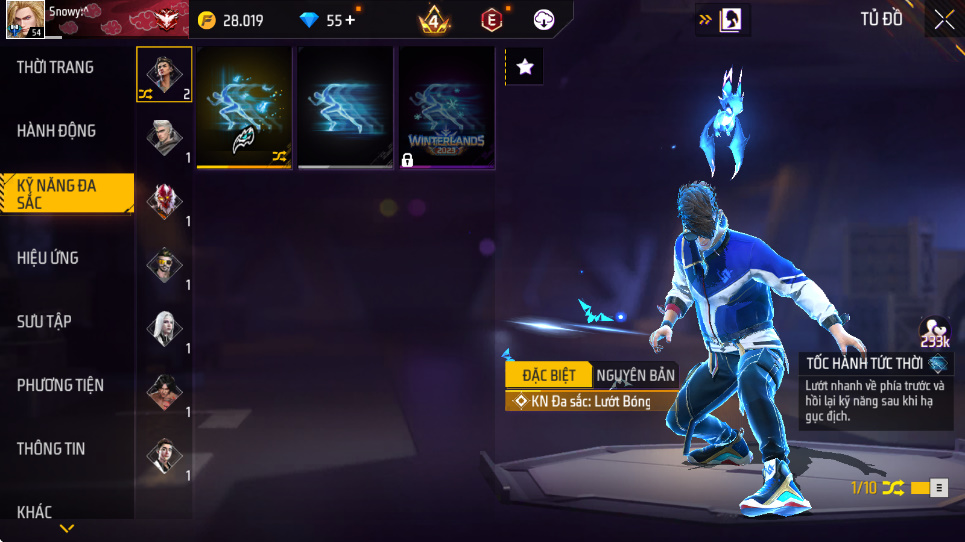965x542 pixels.
Task: Open the THÔNG TIN section
Action: tap(51, 449)
